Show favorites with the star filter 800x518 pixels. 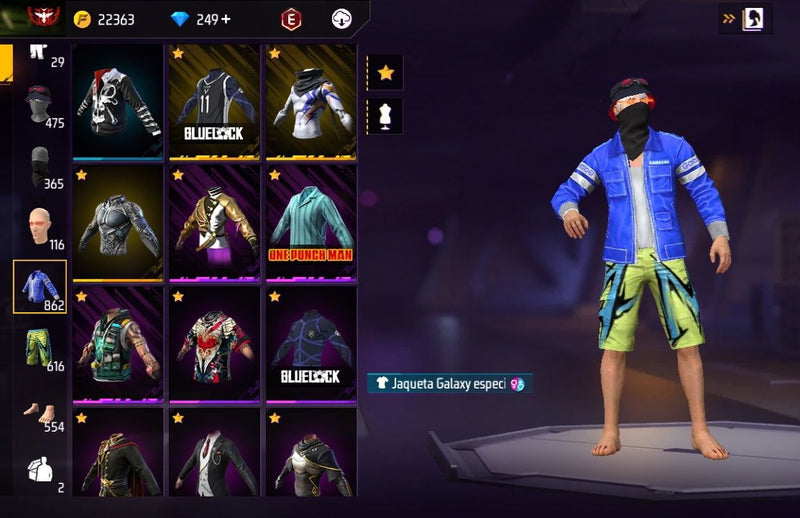[386, 72]
